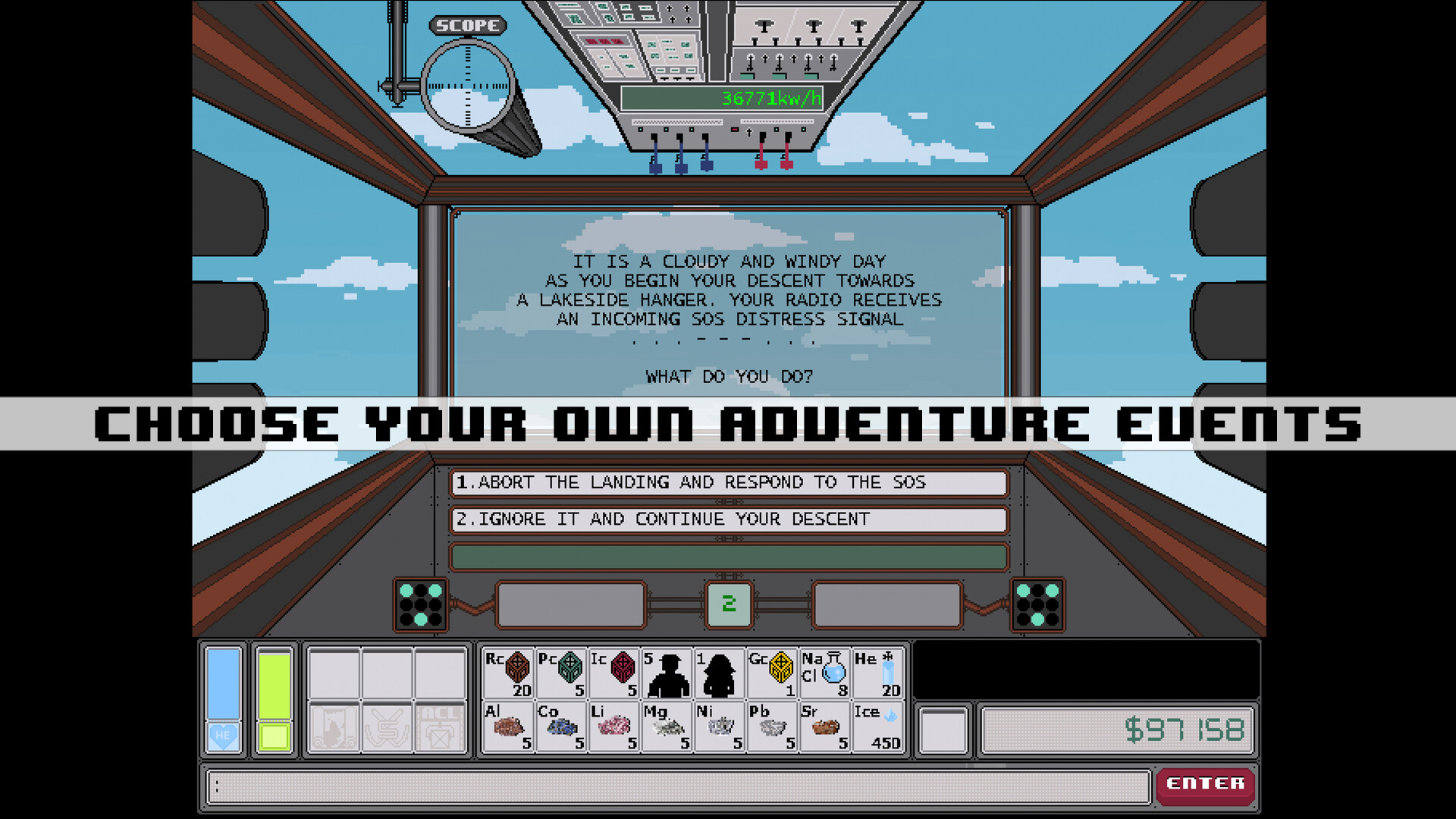Choose option 1 to respond to the SOS
The height and width of the screenshot is (819, 1456).
(728, 482)
